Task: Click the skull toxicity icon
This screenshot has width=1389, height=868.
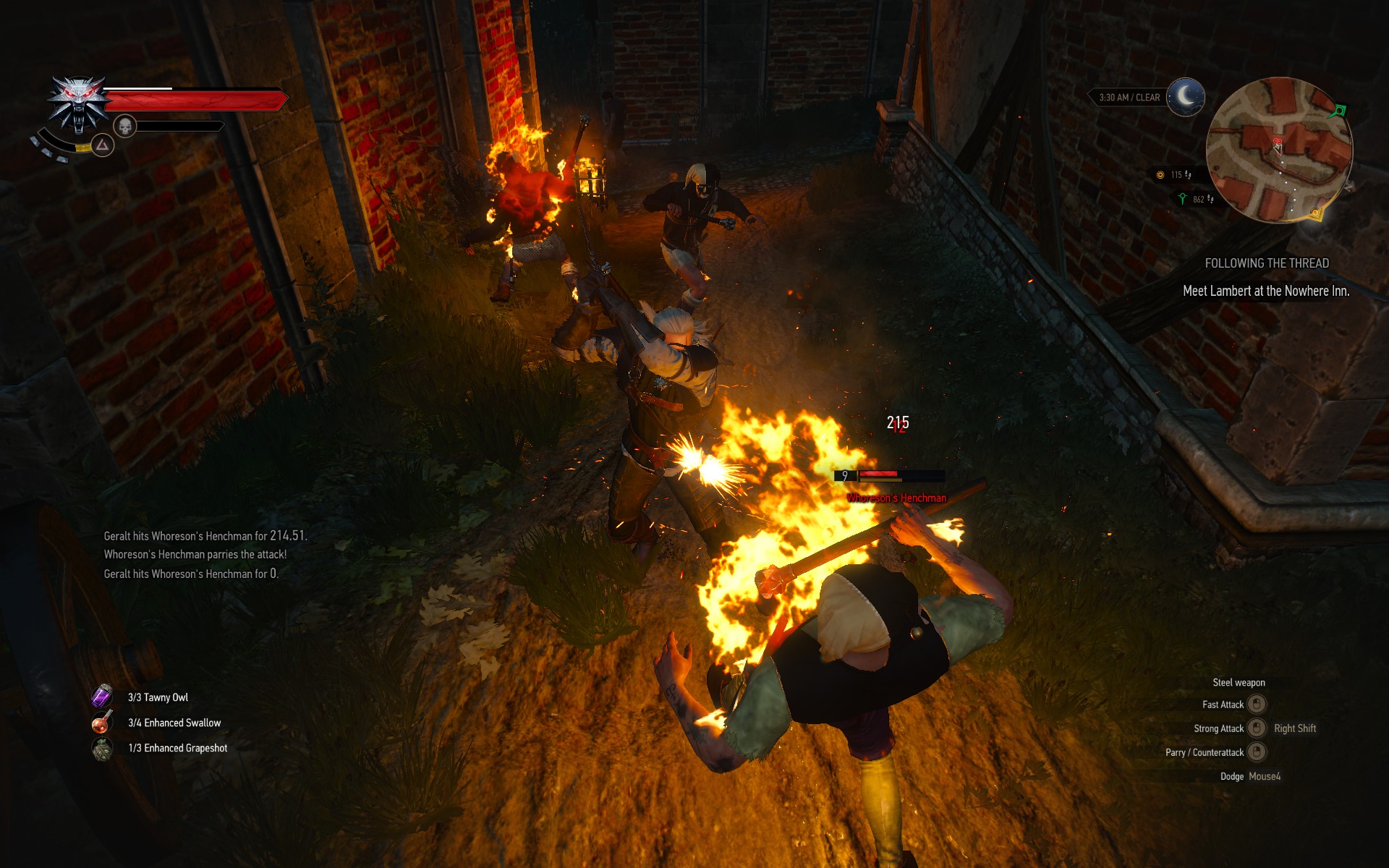Action: point(126,127)
